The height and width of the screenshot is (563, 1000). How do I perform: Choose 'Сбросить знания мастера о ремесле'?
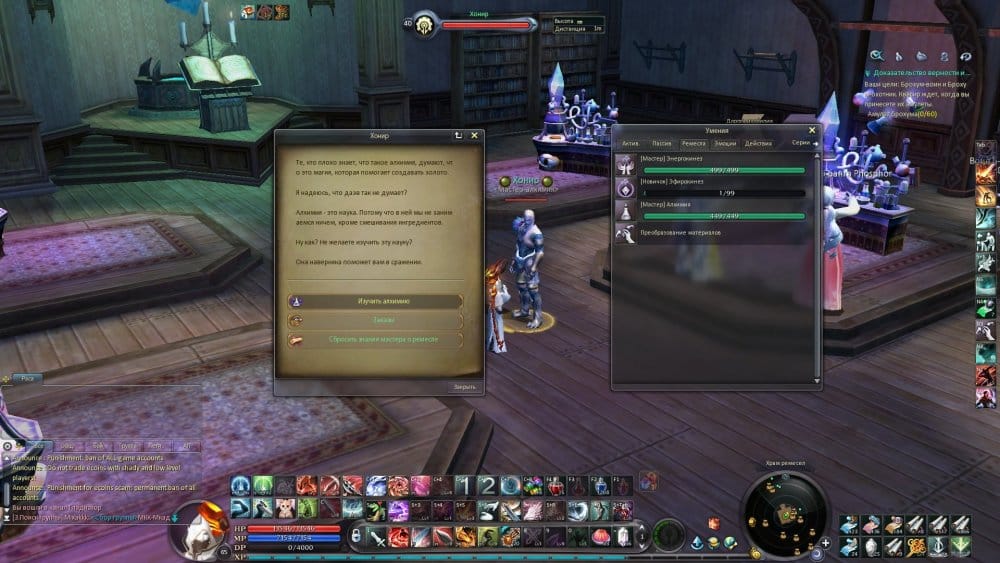click(375, 340)
